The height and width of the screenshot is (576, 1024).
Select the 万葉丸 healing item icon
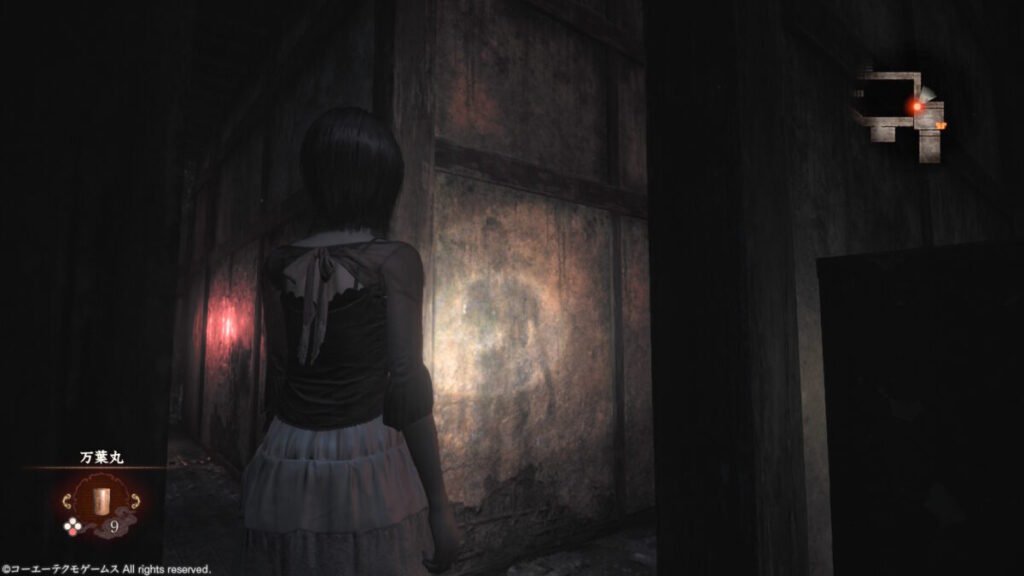98,500
